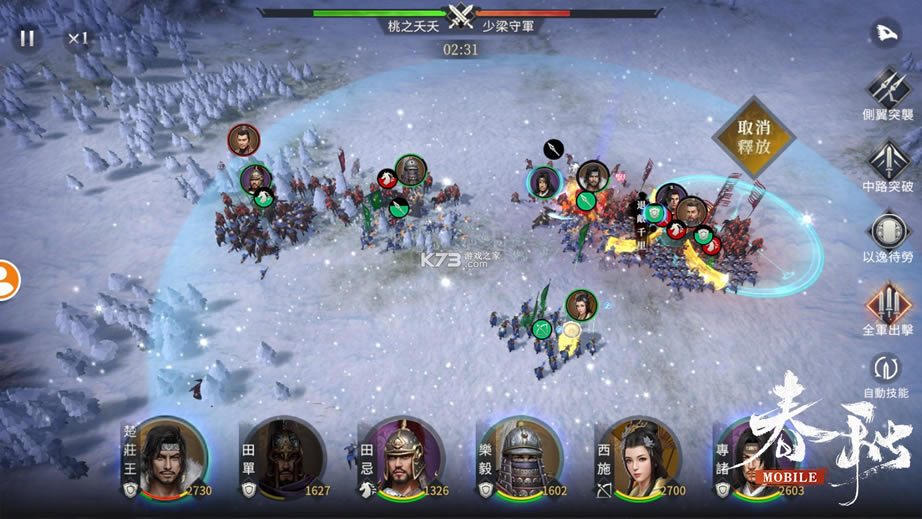Viewport: 922px width, 519px height.
Task: Select general 西施 portrait
Action: [637, 460]
